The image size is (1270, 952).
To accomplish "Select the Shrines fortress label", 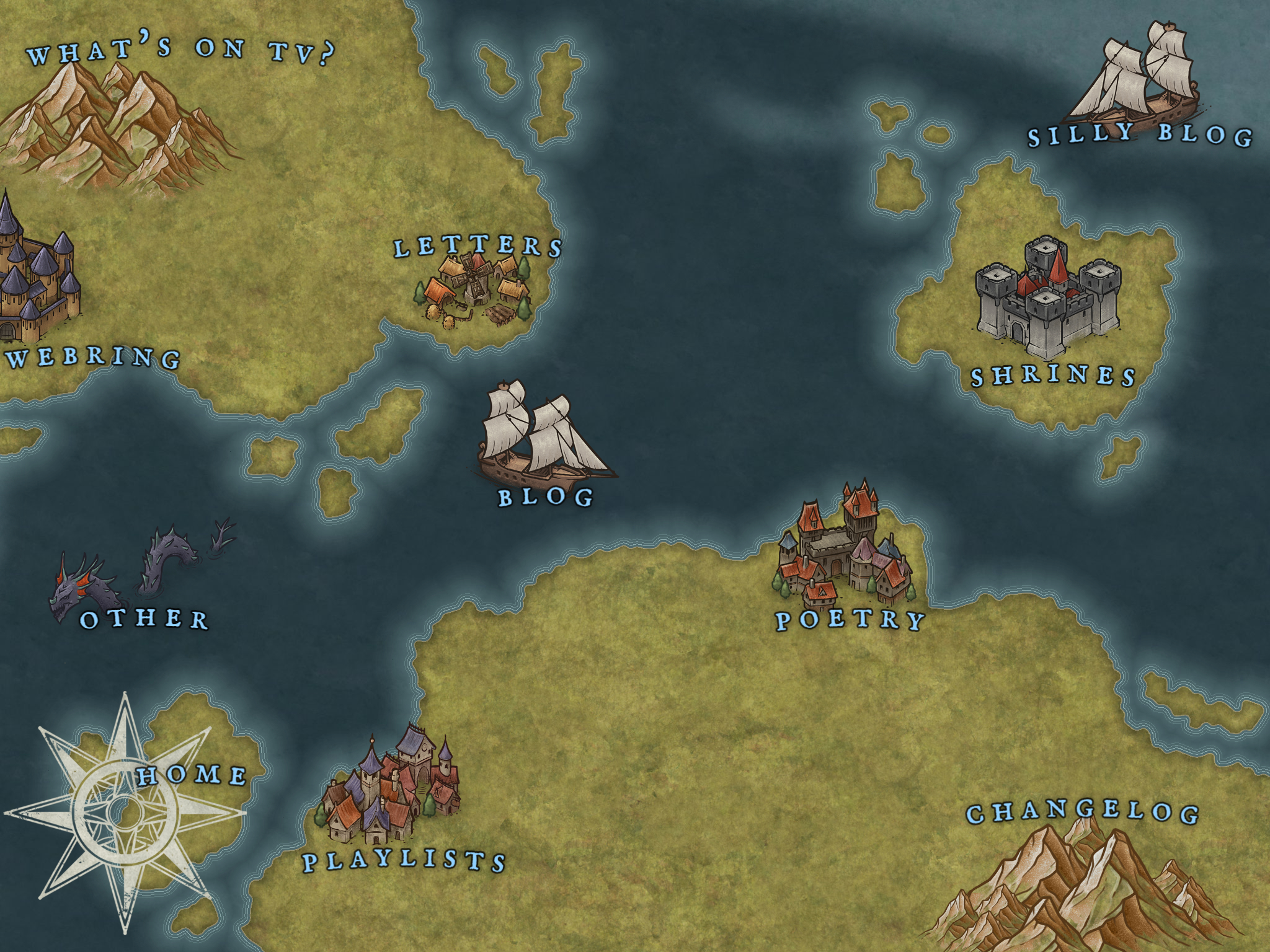I will coord(1053,376).
